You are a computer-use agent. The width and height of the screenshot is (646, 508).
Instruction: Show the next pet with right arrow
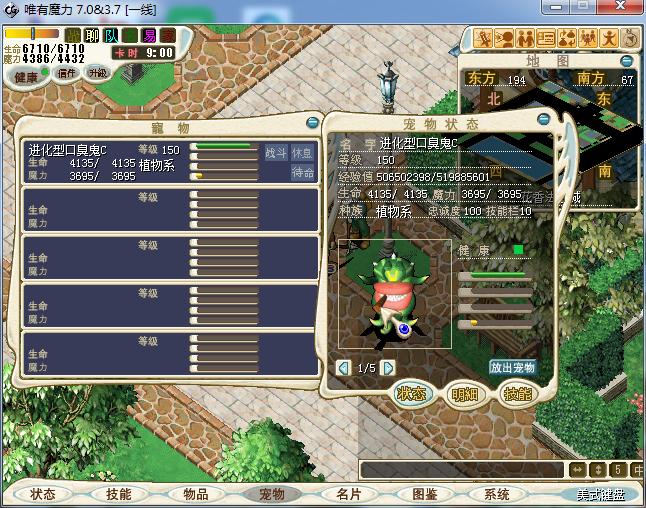pyautogui.click(x=388, y=368)
